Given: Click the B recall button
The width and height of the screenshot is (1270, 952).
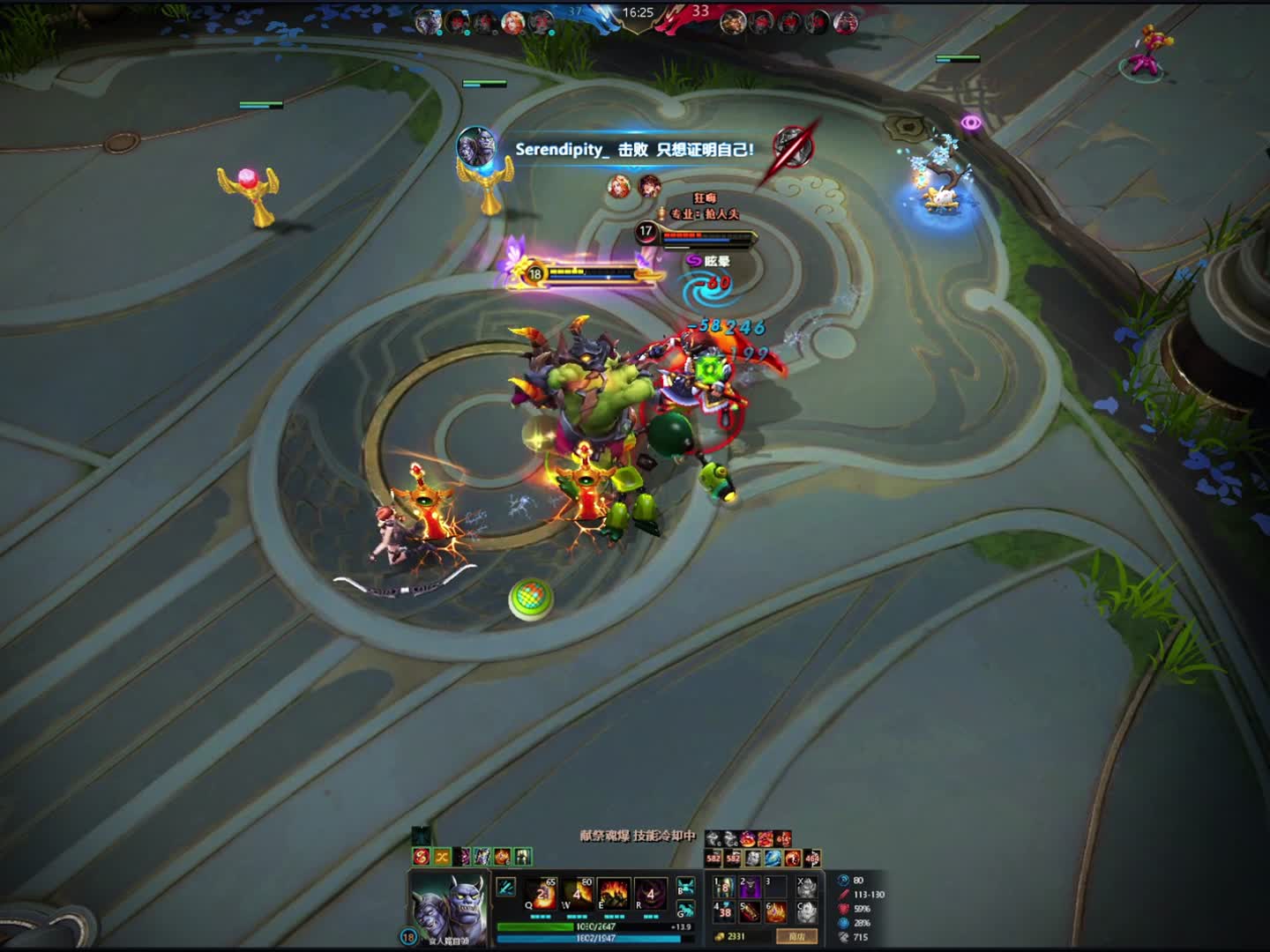Looking at the screenshot, I should (685, 887).
